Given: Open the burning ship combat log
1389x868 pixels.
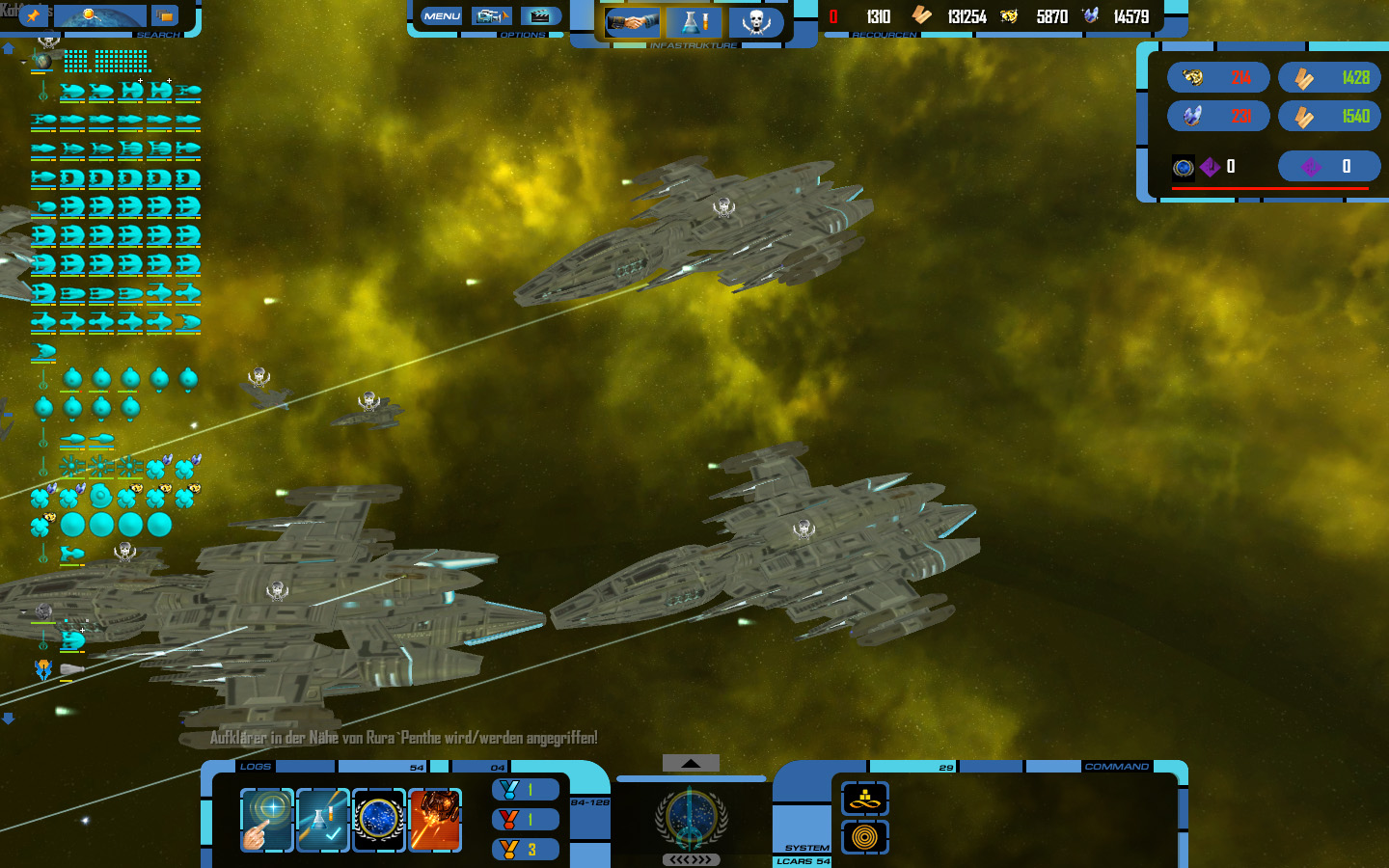Looking at the screenshot, I should coord(435,820).
